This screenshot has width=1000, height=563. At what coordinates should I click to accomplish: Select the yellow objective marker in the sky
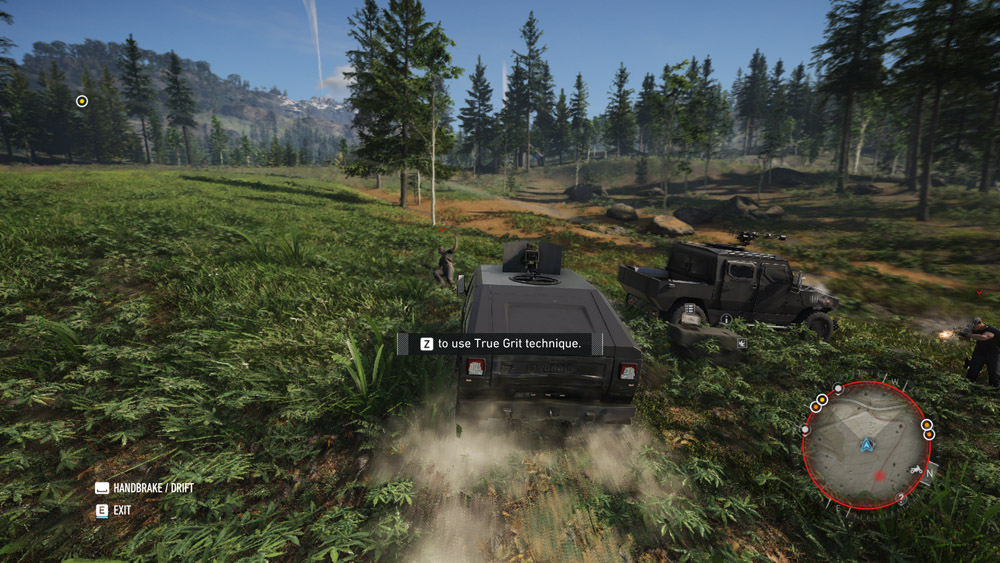(82, 101)
